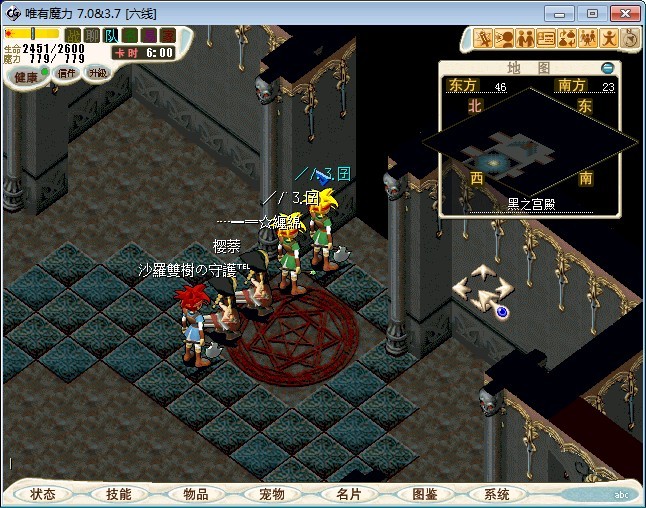This screenshot has height=508, width=646.
Task: Open the 技能 skills menu
Action: pyautogui.click(x=119, y=494)
